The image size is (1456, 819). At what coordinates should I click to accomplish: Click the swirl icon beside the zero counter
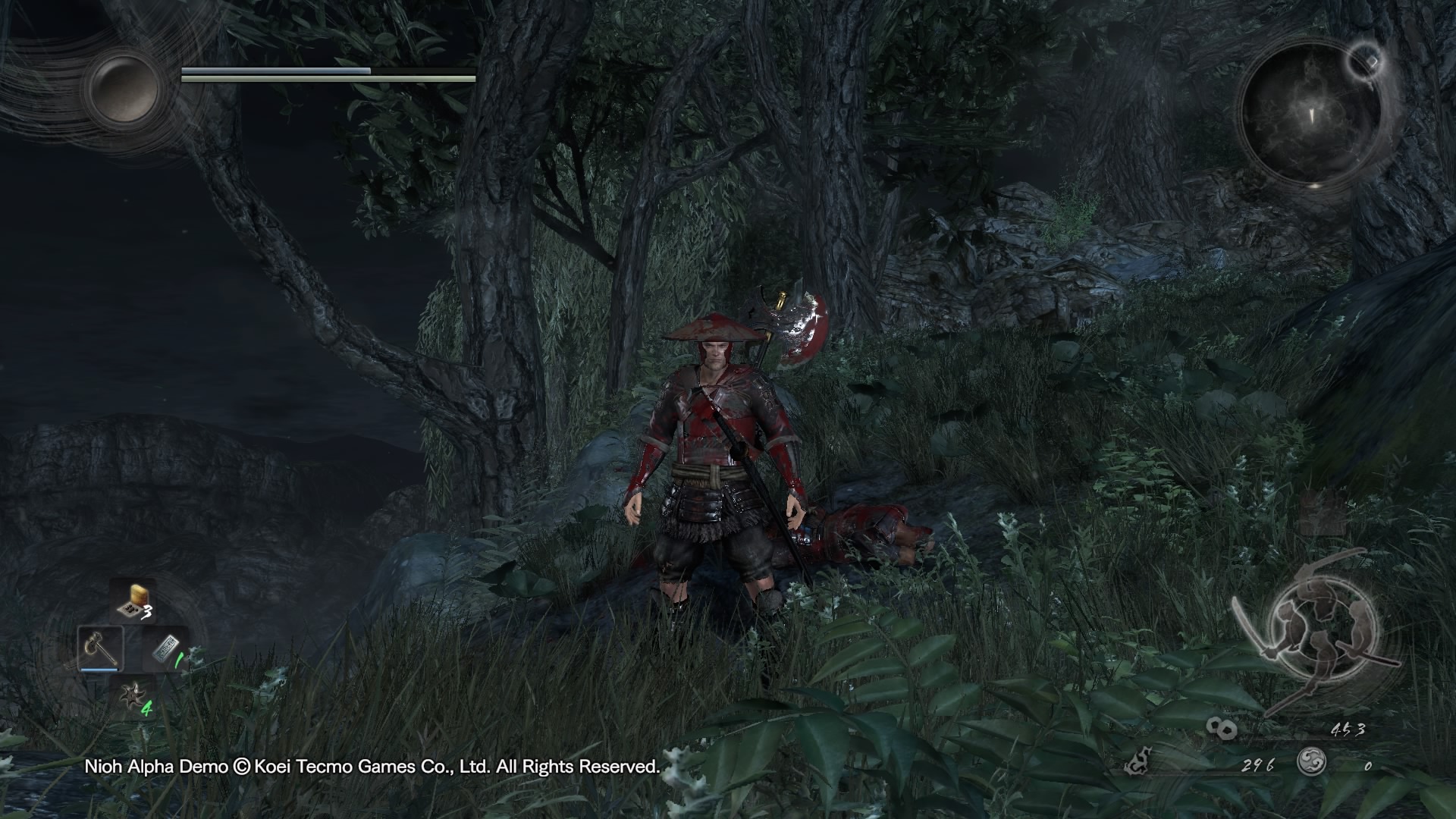click(1311, 761)
